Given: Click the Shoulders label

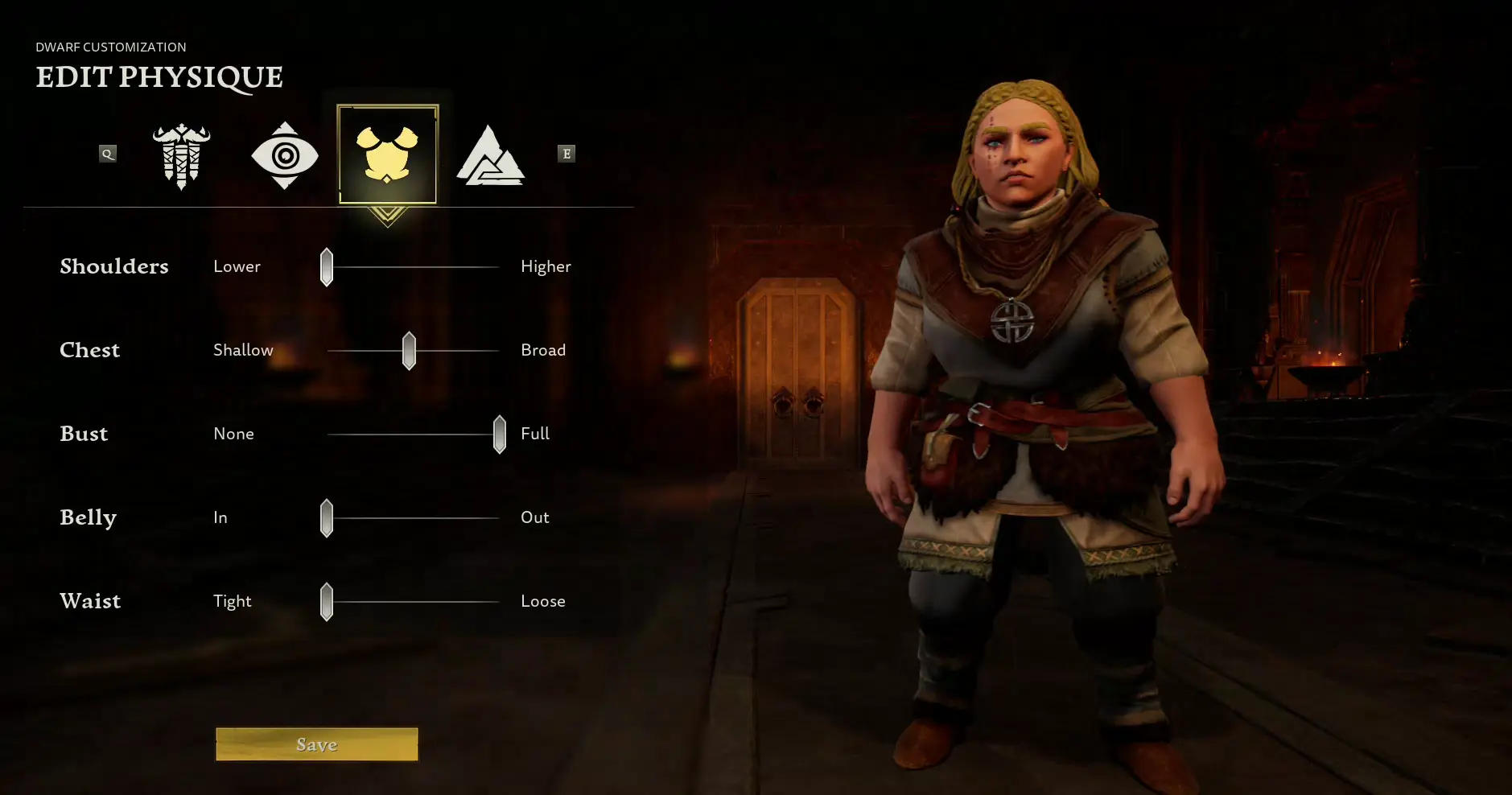Looking at the screenshot, I should click(114, 266).
